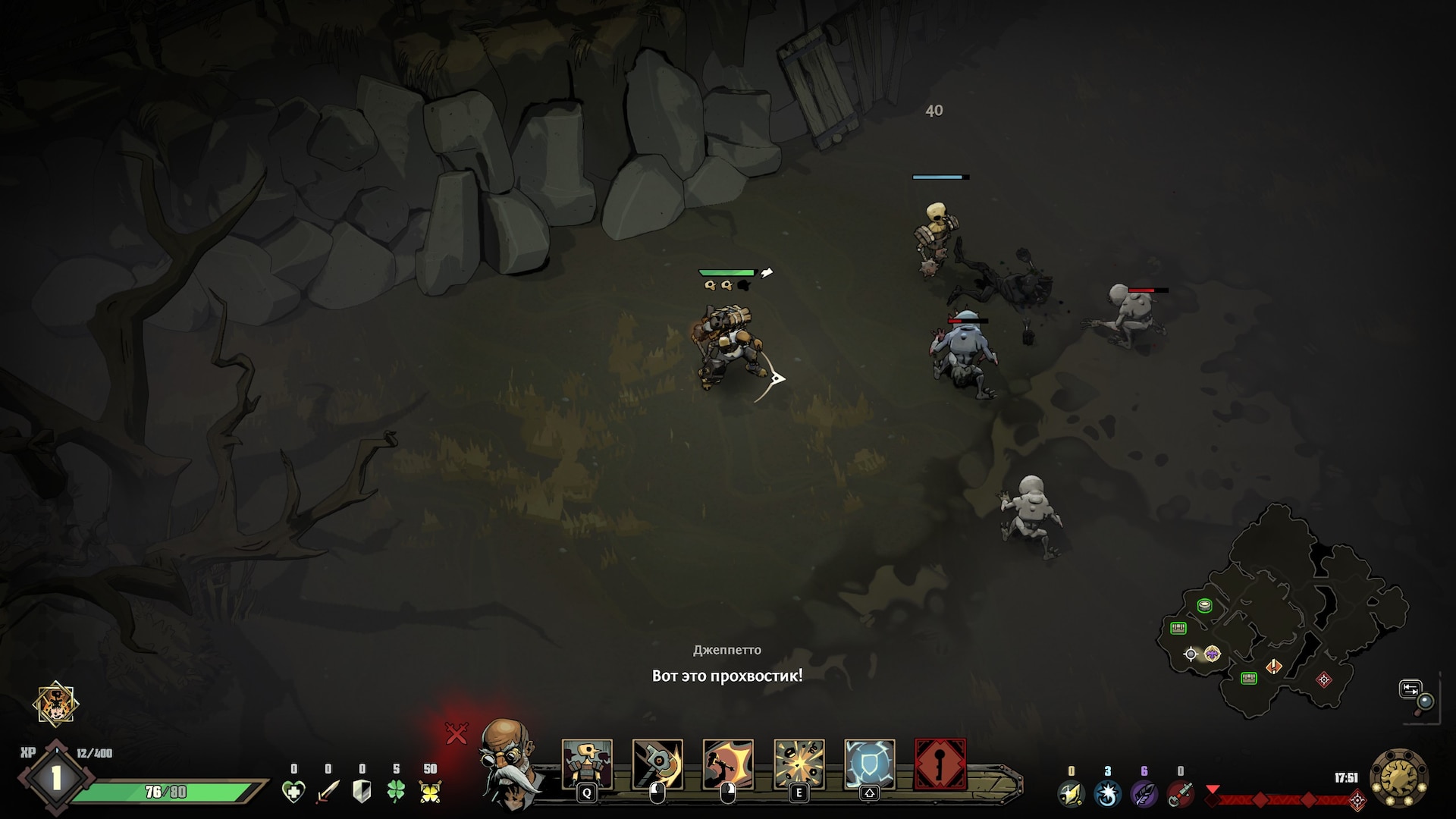This screenshot has height=819, width=1456.
Task: Activate the explosion burst skill
Action: 799,764
